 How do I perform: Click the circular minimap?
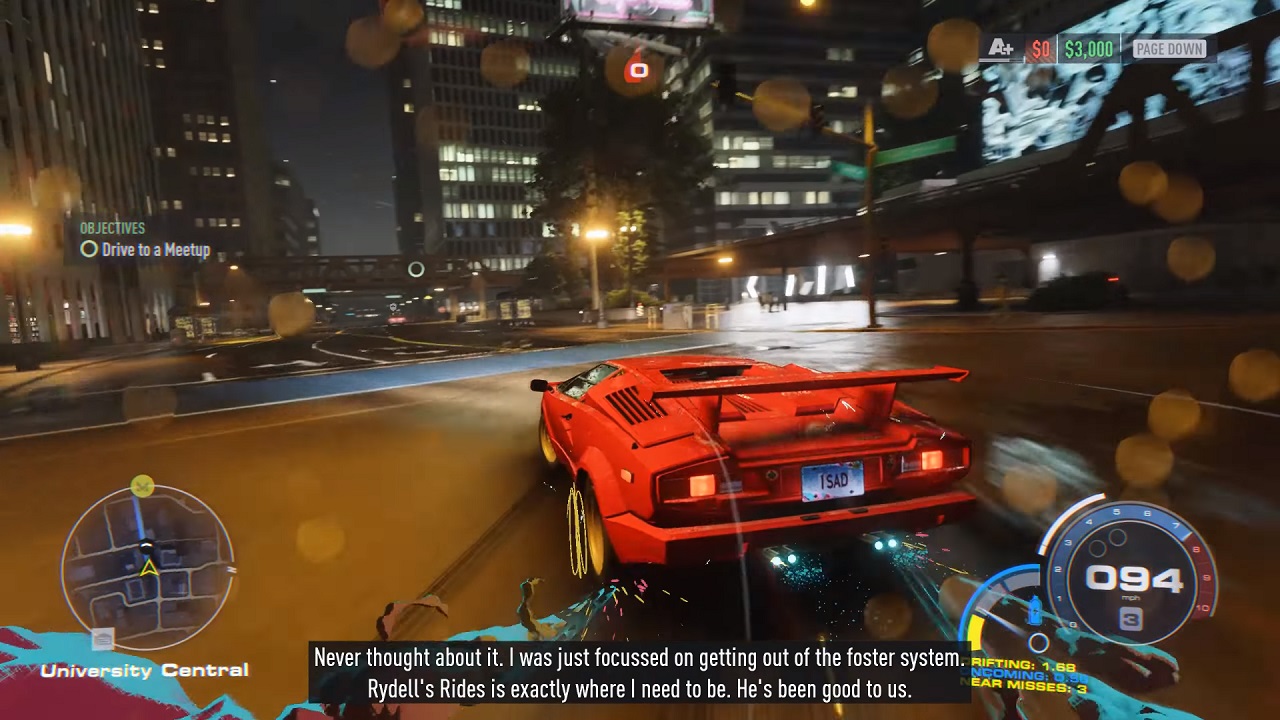click(147, 568)
